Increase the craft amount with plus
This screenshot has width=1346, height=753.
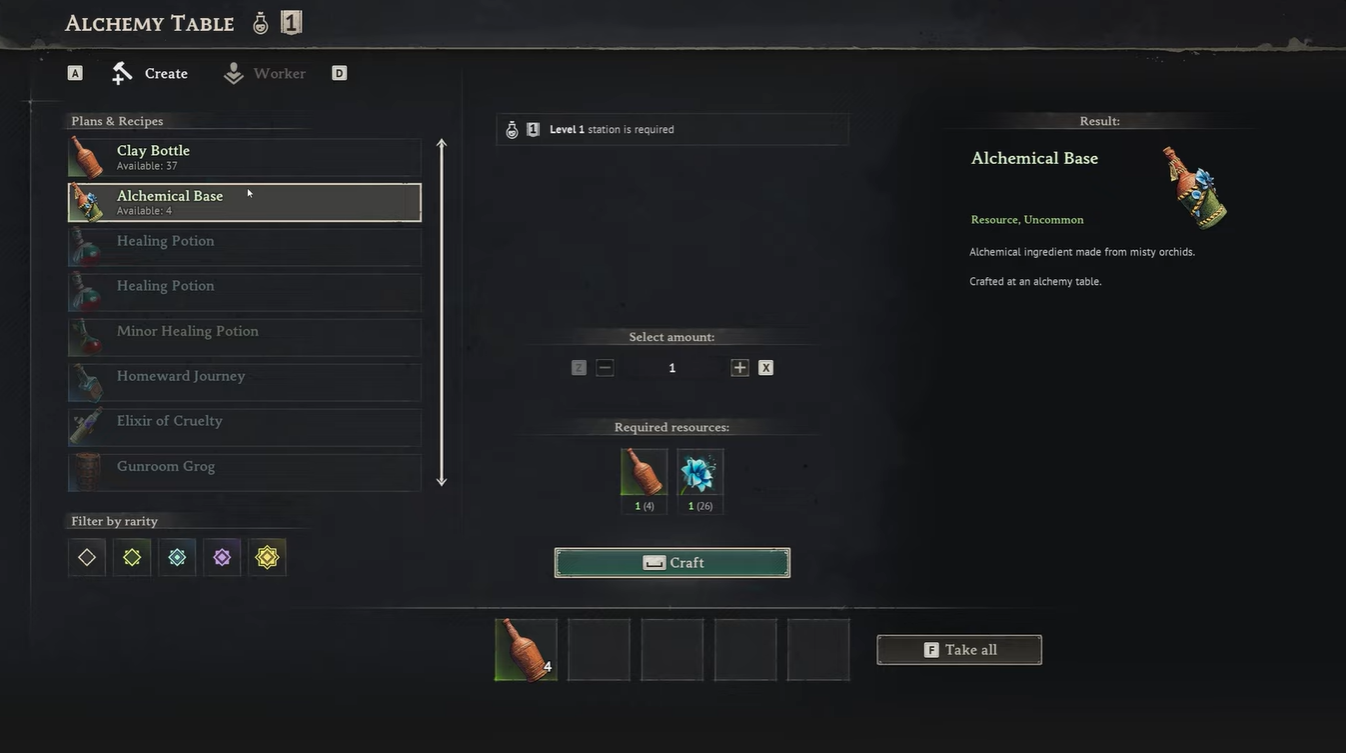740,368
